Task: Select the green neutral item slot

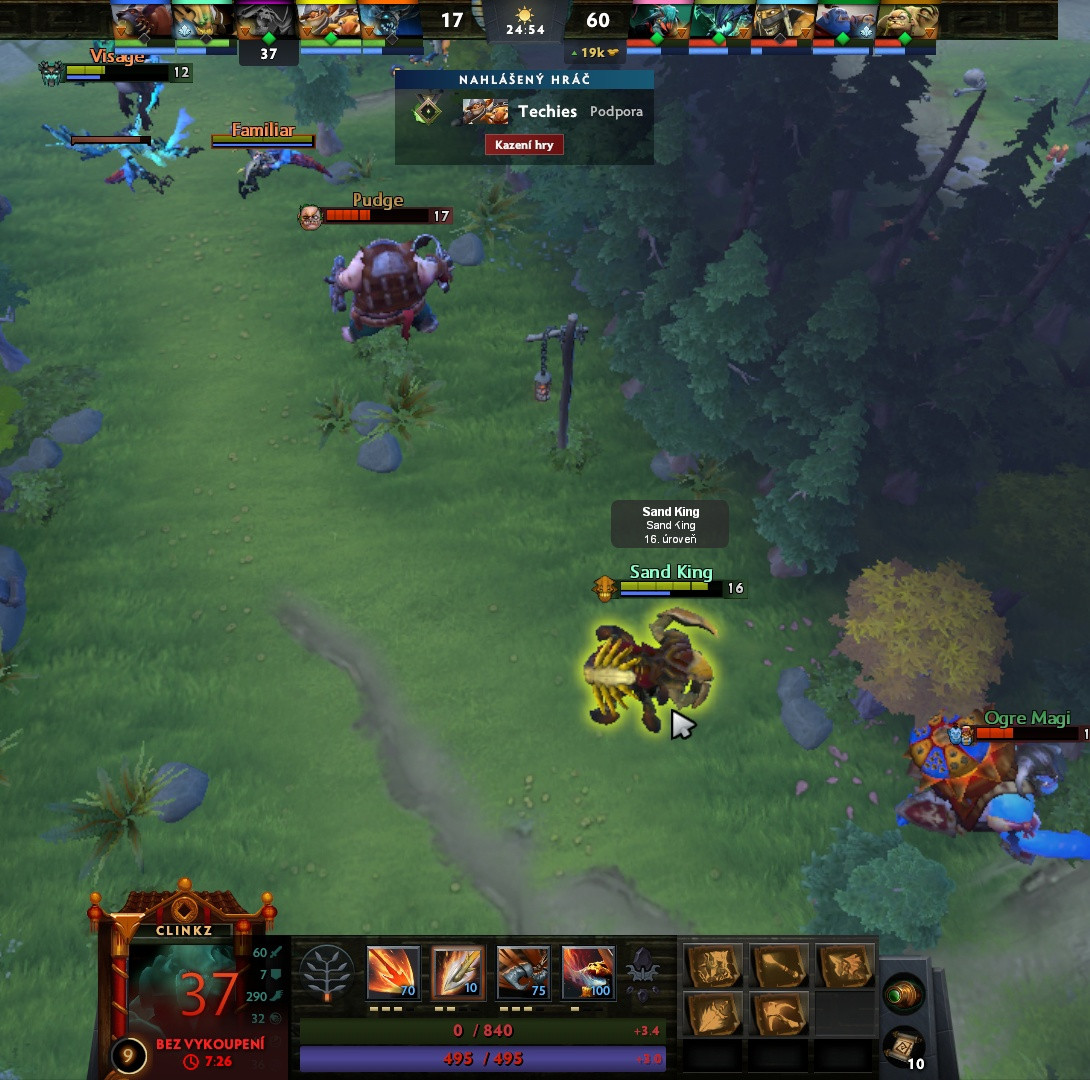Action: tap(903, 994)
